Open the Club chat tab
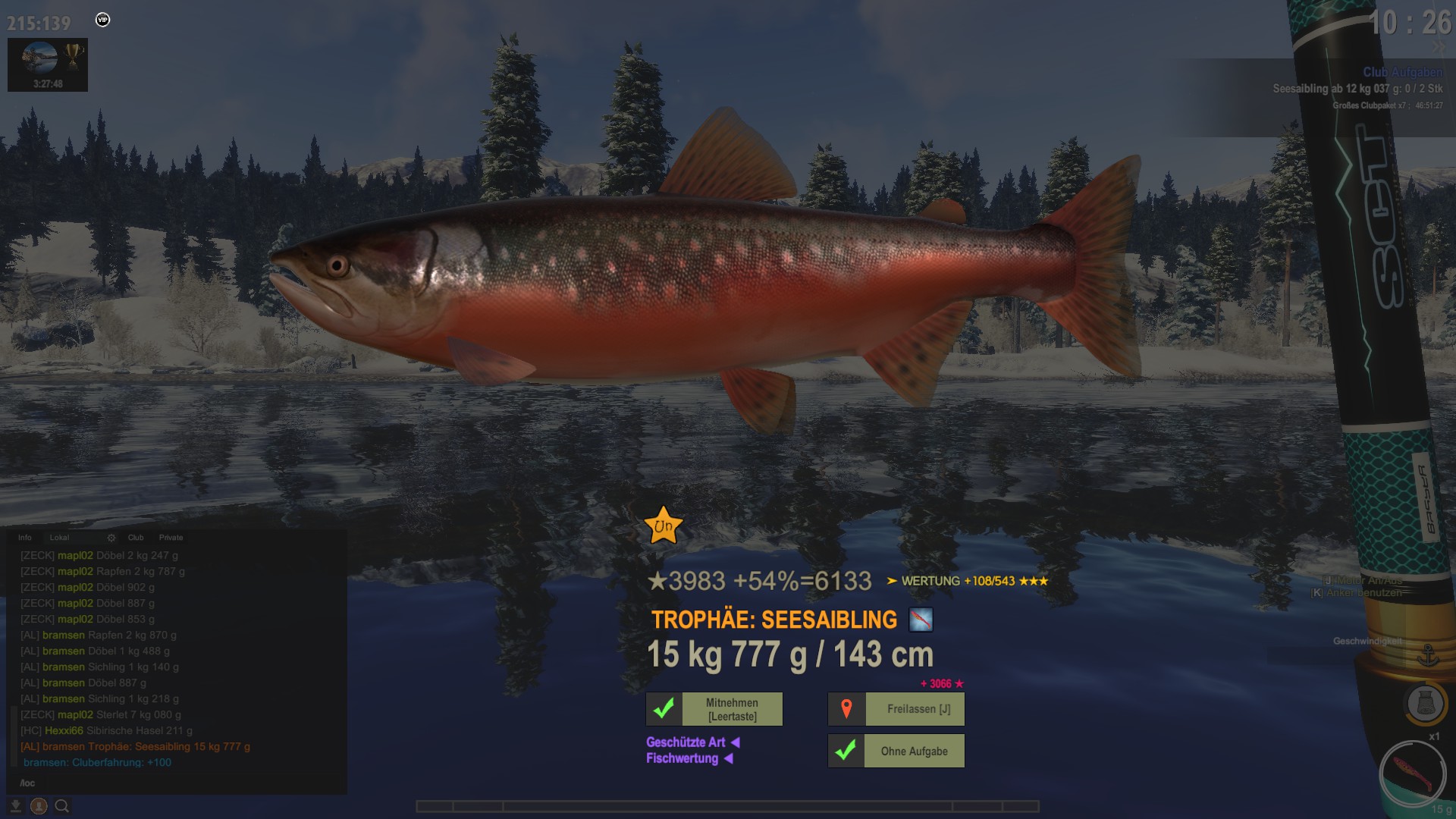Viewport: 1456px width, 819px height. coord(136,538)
